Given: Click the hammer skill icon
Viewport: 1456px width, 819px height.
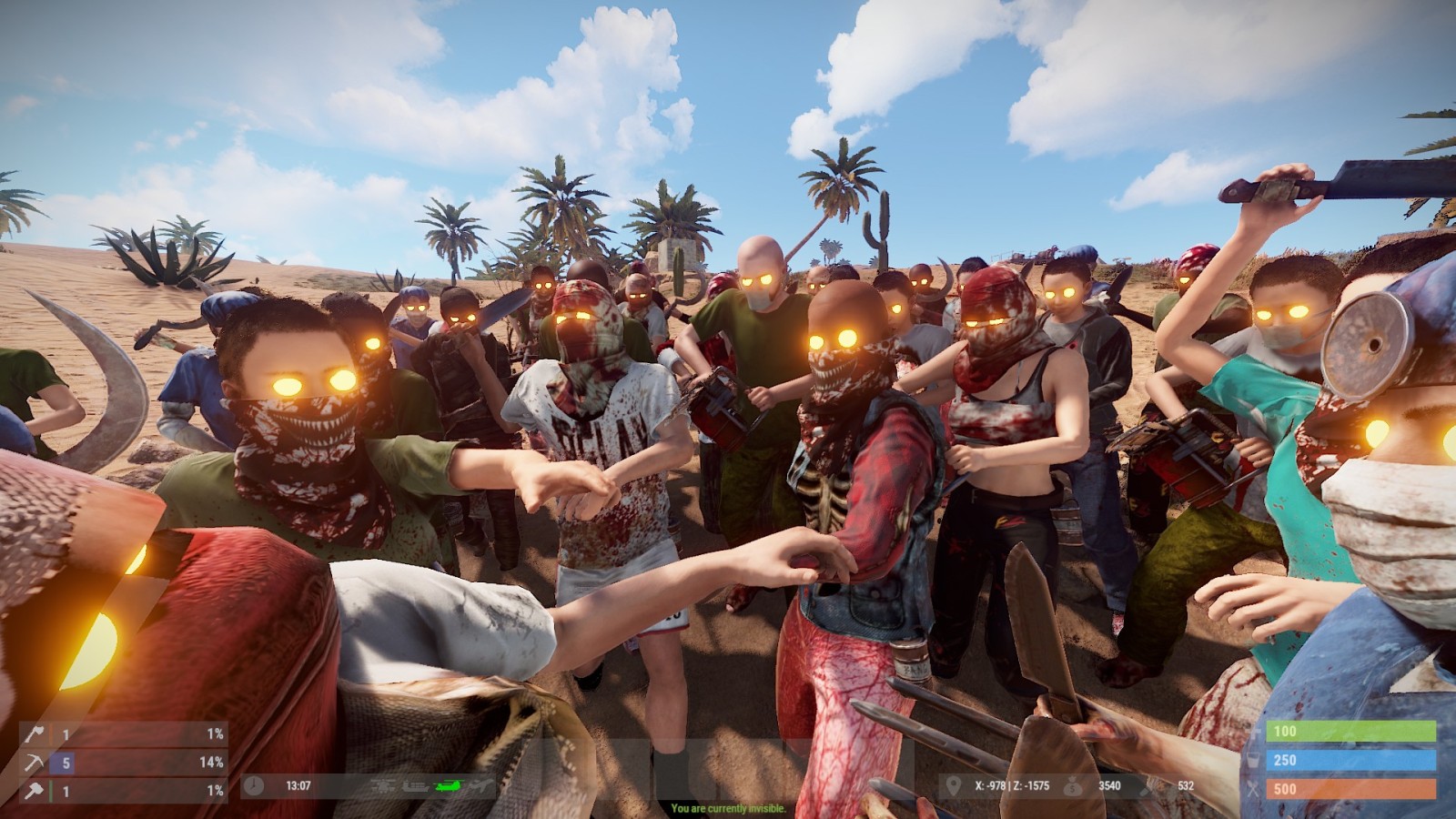Looking at the screenshot, I should [x=35, y=791].
